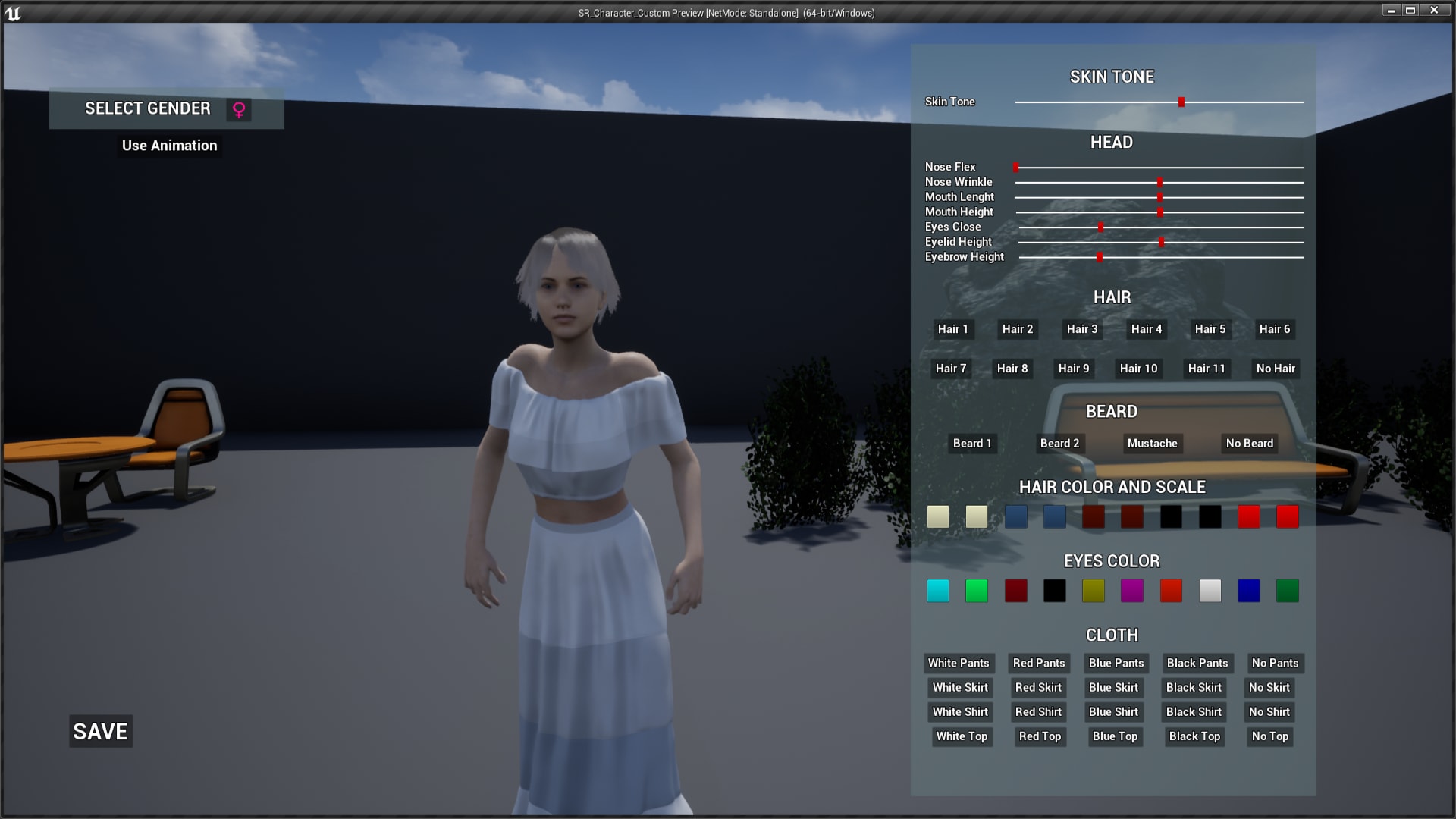Choose the cyan eye color swatch

click(x=937, y=591)
